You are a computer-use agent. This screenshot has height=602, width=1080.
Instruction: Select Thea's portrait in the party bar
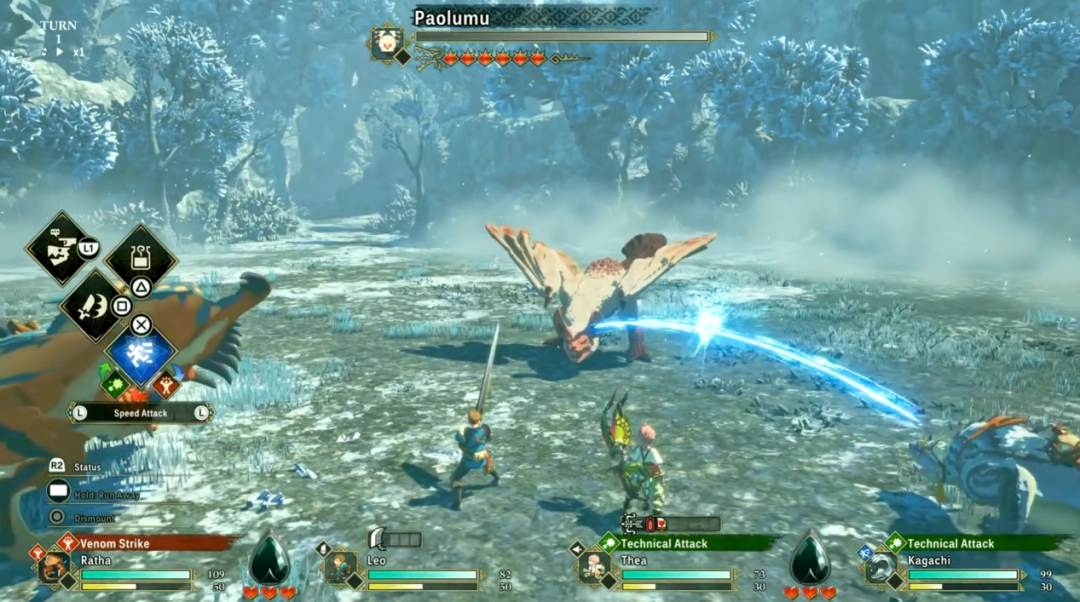click(x=594, y=568)
